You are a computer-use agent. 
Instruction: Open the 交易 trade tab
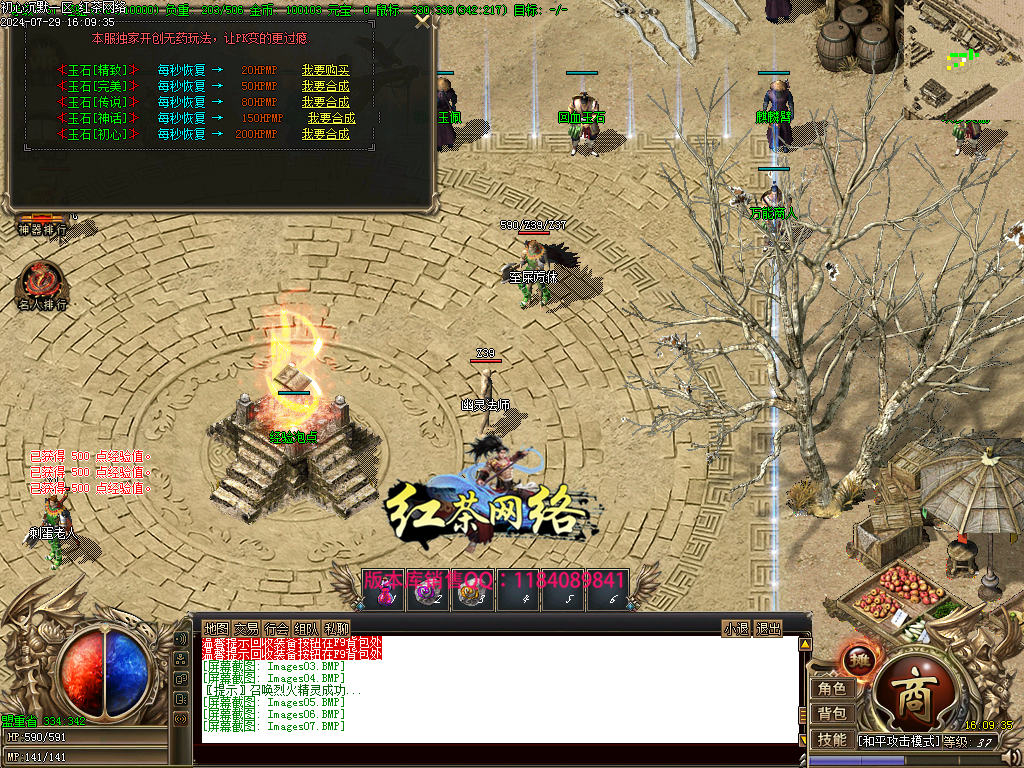[247, 628]
